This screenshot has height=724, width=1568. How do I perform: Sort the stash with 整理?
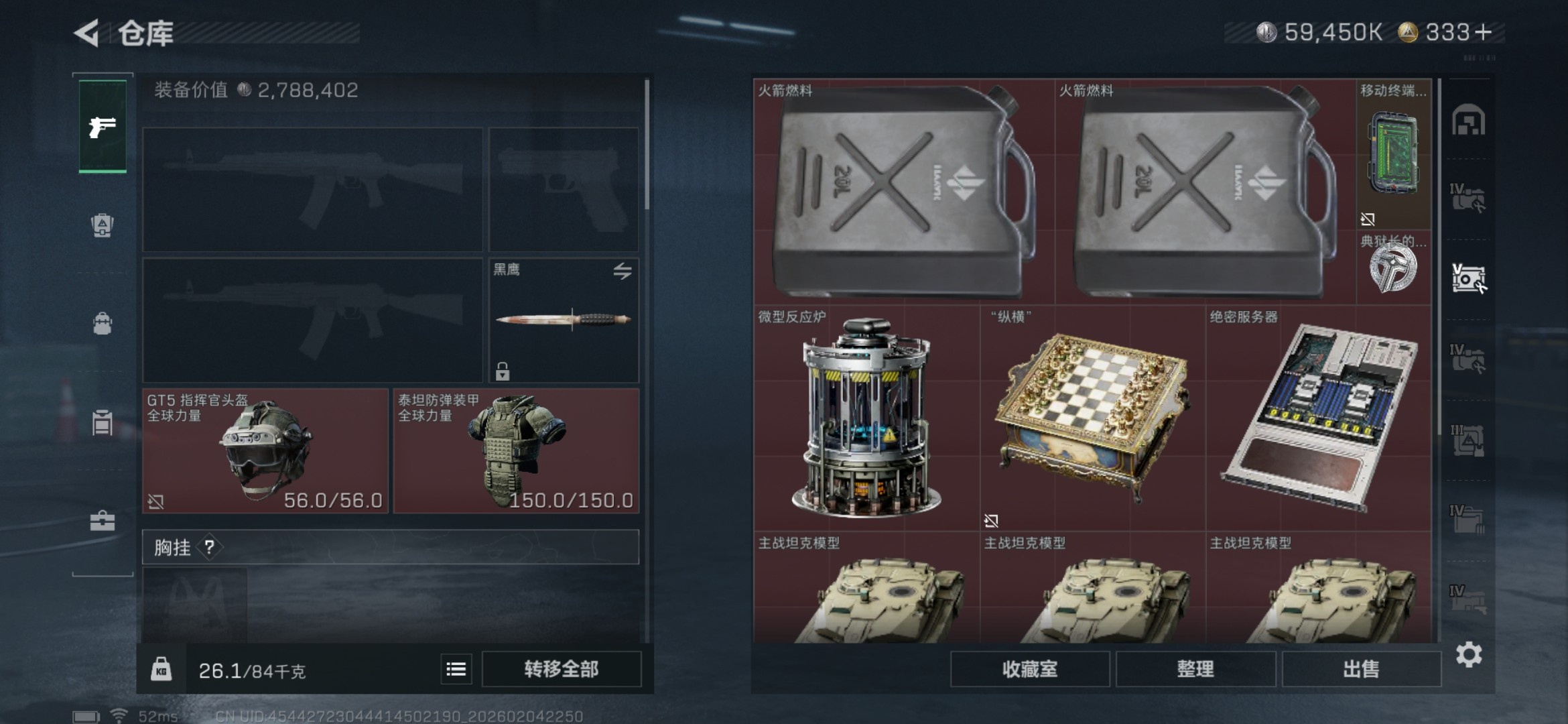pos(1195,669)
